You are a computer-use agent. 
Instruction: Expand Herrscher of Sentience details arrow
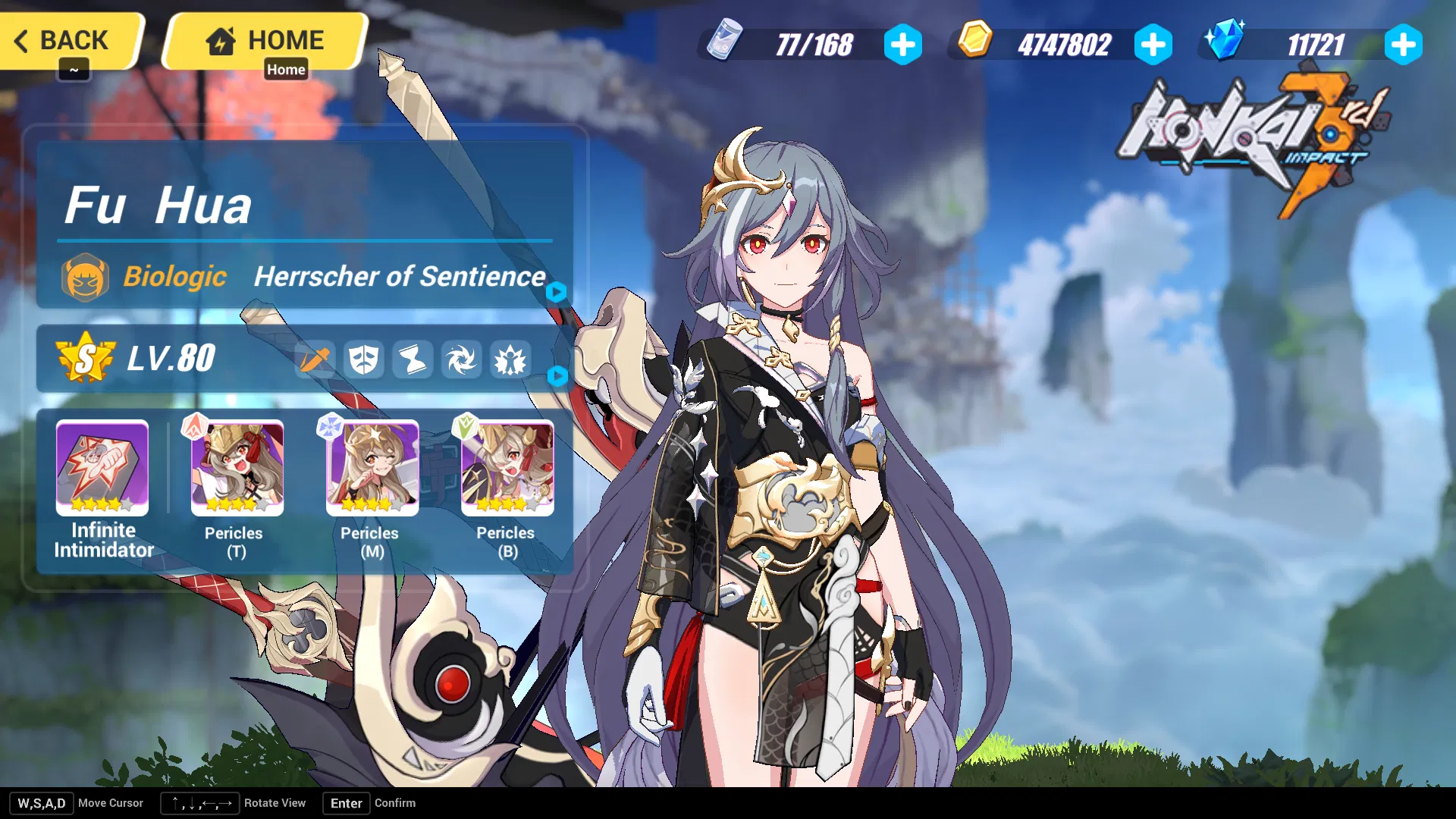tap(557, 292)
